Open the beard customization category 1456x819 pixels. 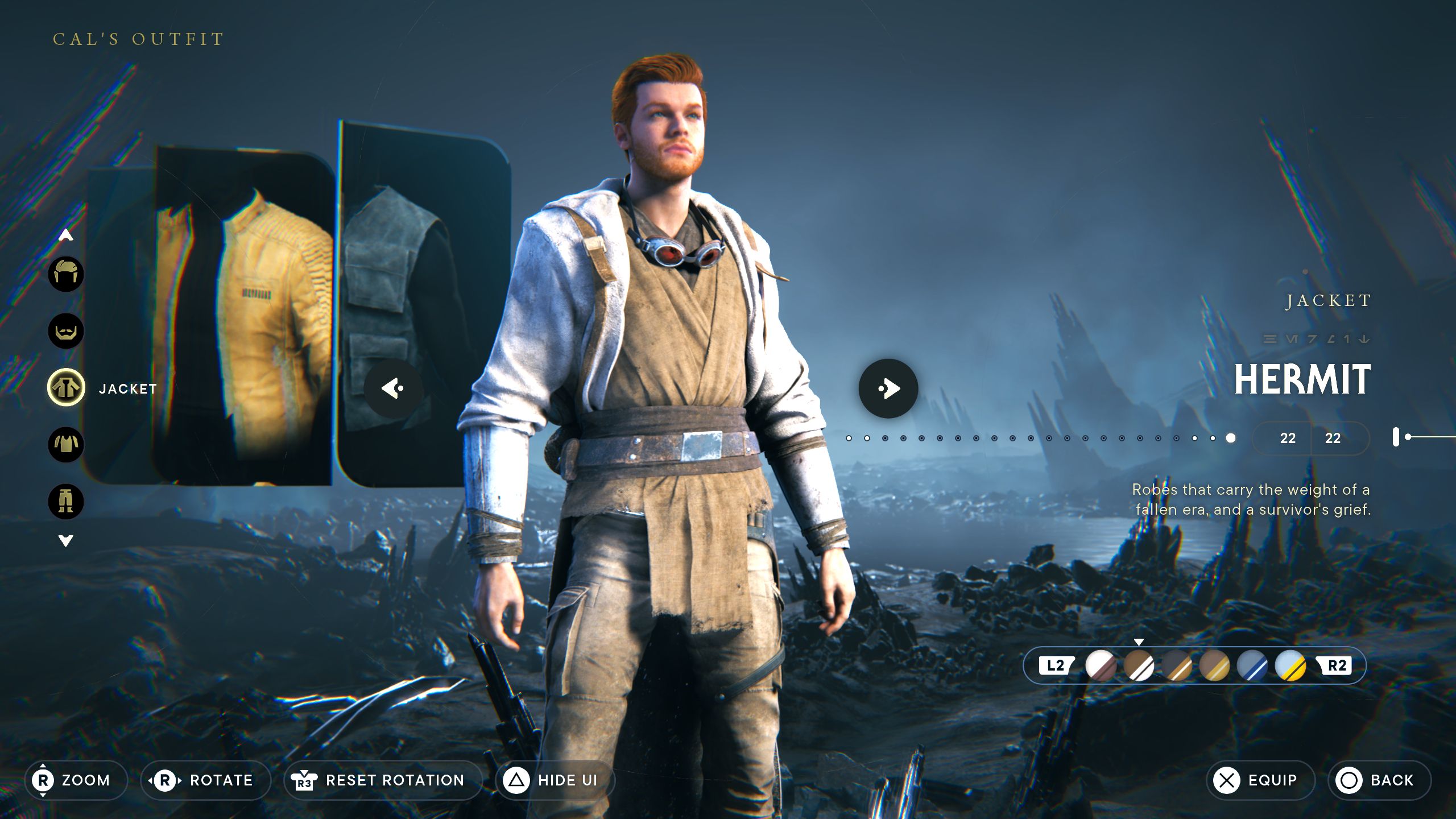point(66,331)
